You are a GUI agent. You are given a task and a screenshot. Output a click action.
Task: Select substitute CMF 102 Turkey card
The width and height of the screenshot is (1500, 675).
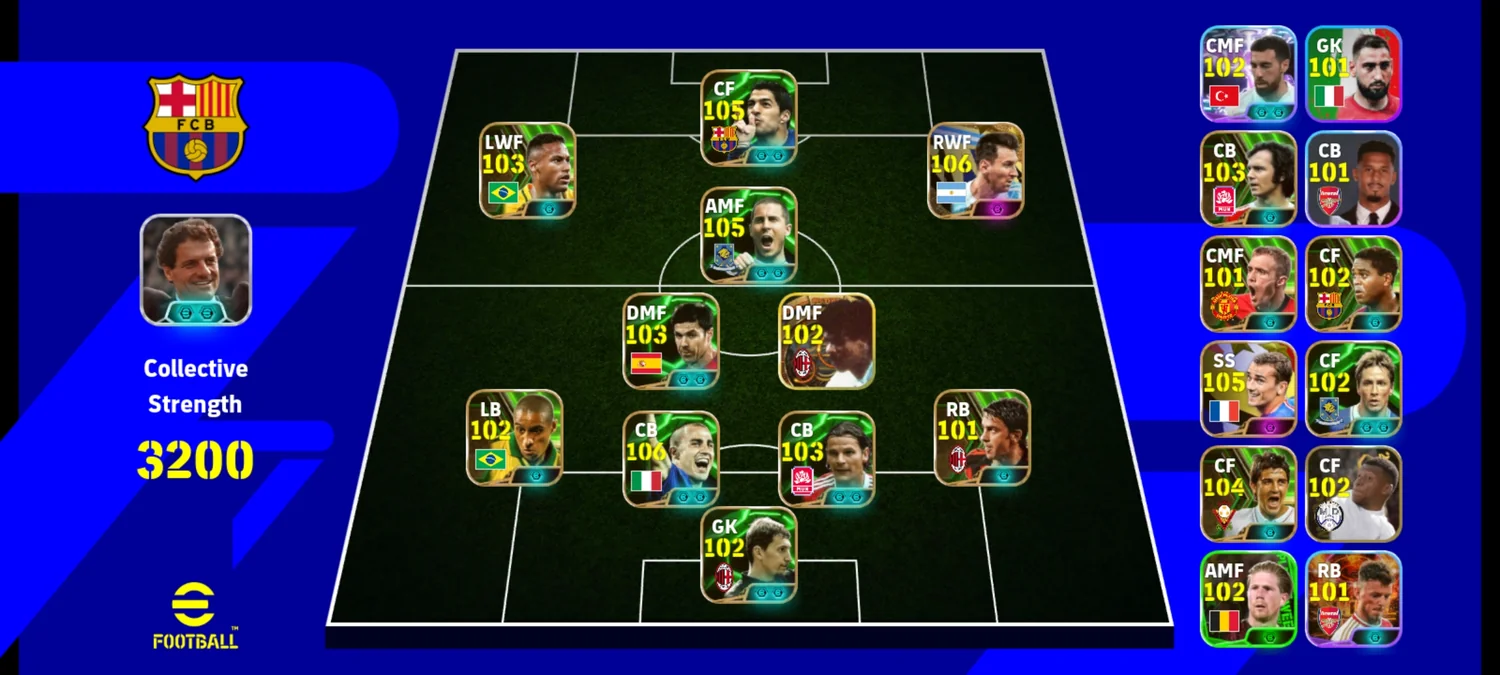pos(1248,73)
